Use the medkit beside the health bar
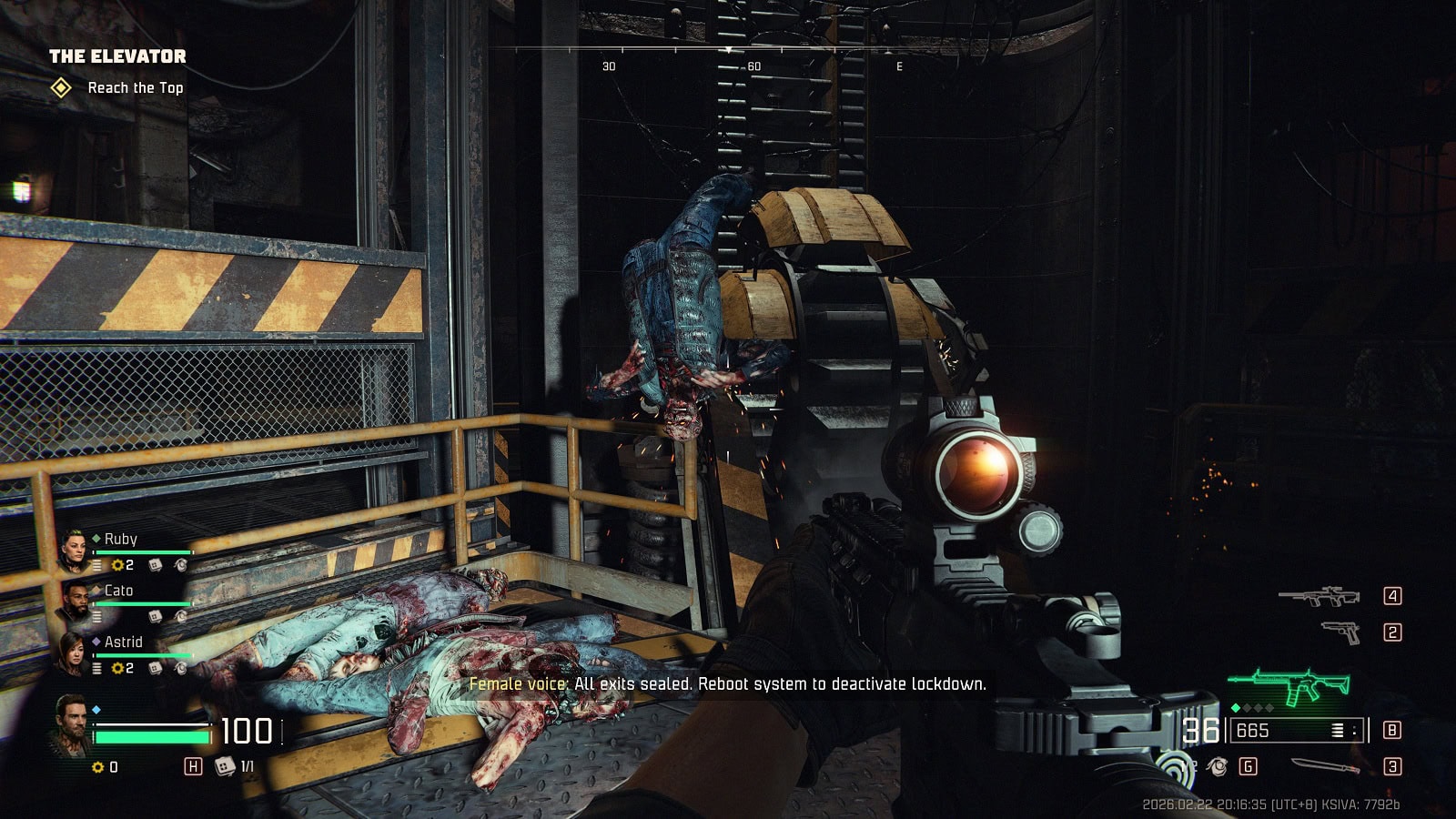Image resolution: width=1456 pixels, height=819 pixels. [x=224, y=767]
